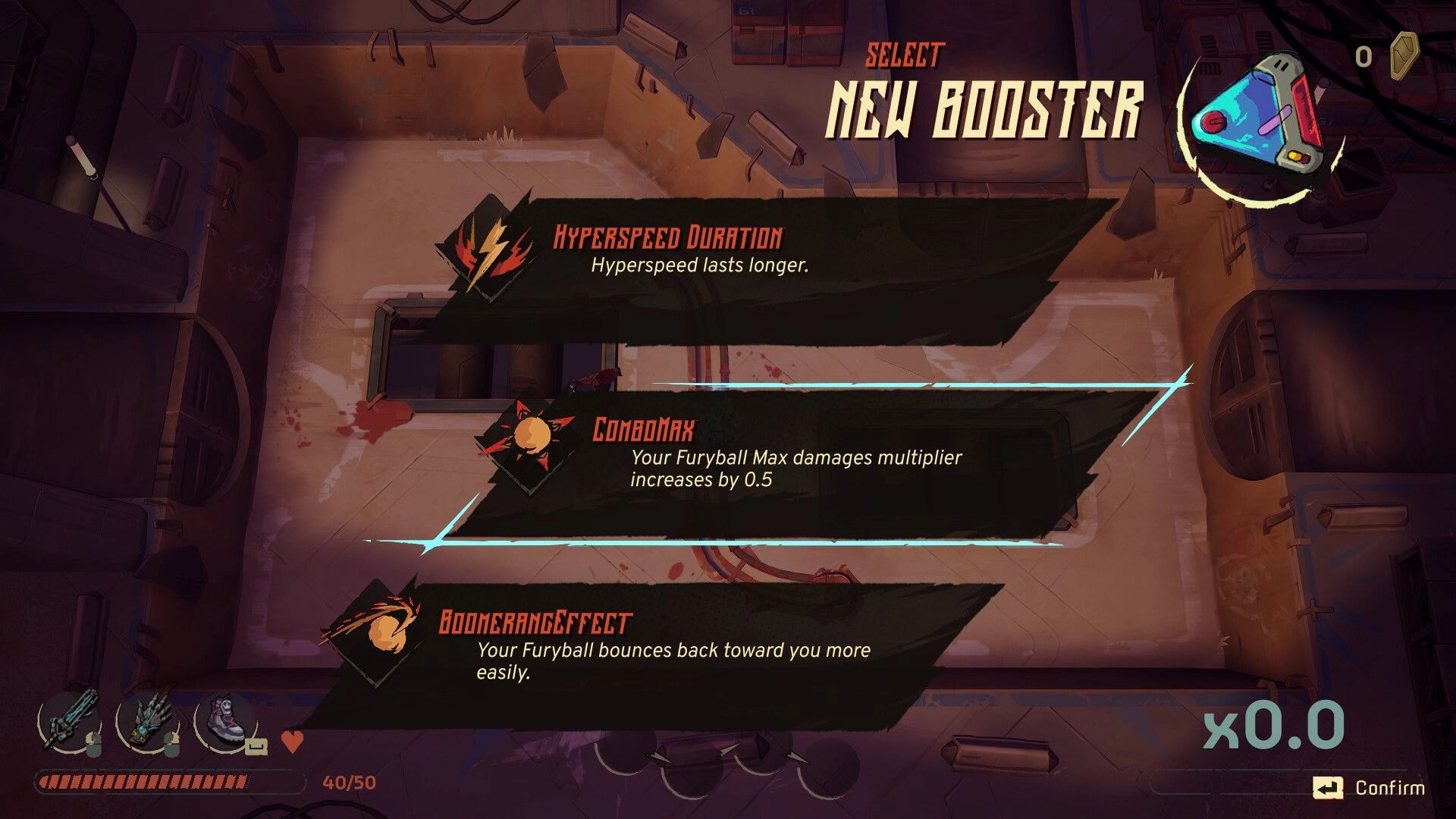Click the mouse-button prompt beside the weapon icon
The height and width of the screenshot is (819, 1456).
click(x=94, y=744)
